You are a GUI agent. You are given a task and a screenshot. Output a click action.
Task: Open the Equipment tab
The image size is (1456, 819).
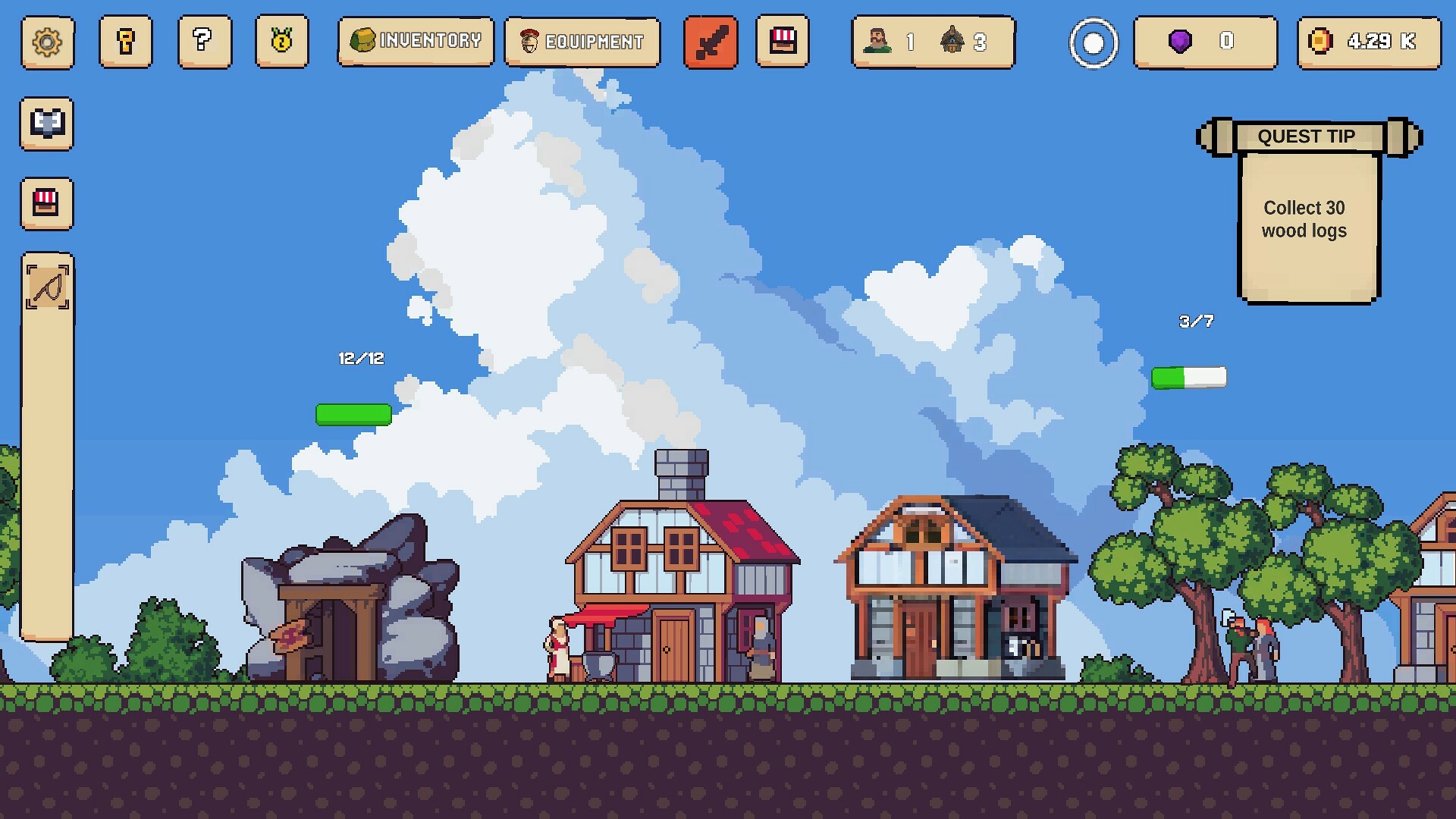click(x=581, y=42)
